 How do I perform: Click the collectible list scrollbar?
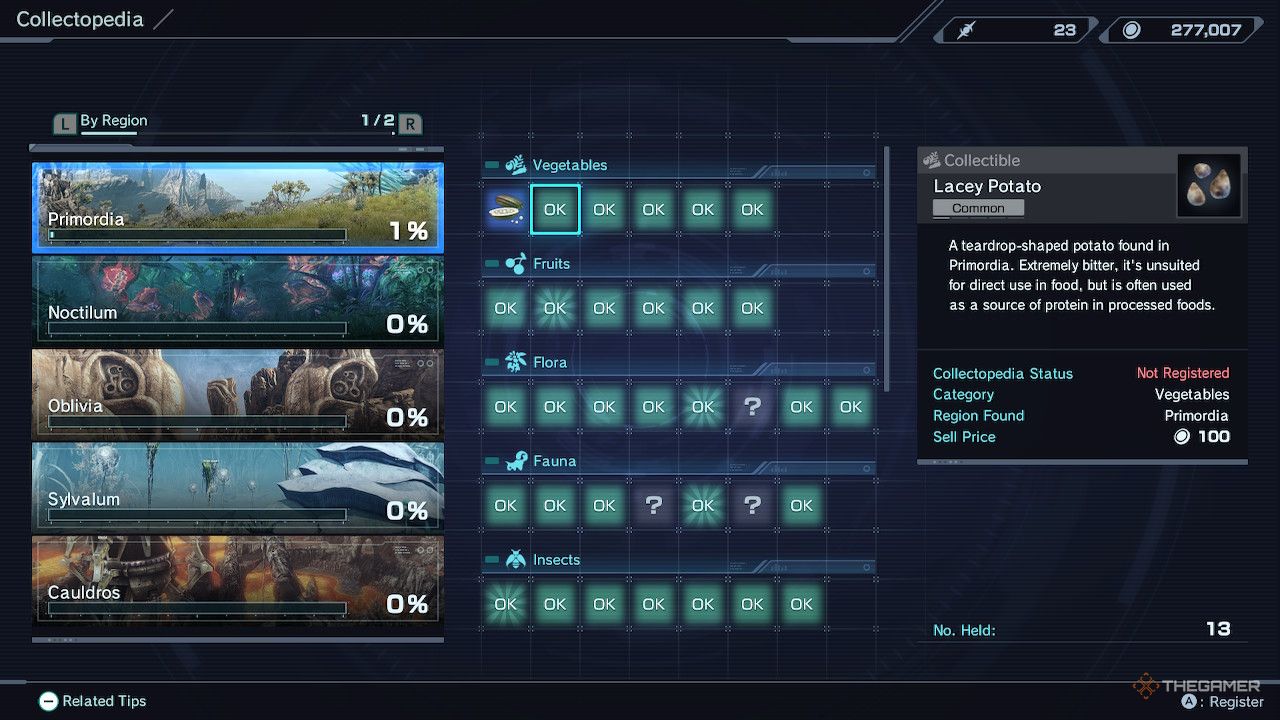pos(887,270)
